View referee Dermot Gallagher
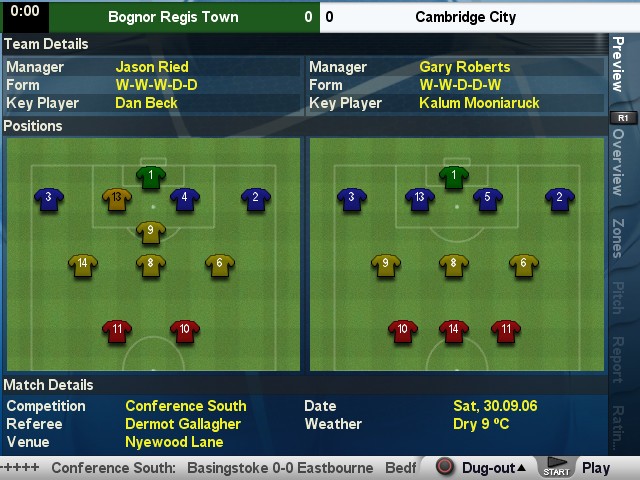Viewport: 640px width, 480px height. pos(185,424)
